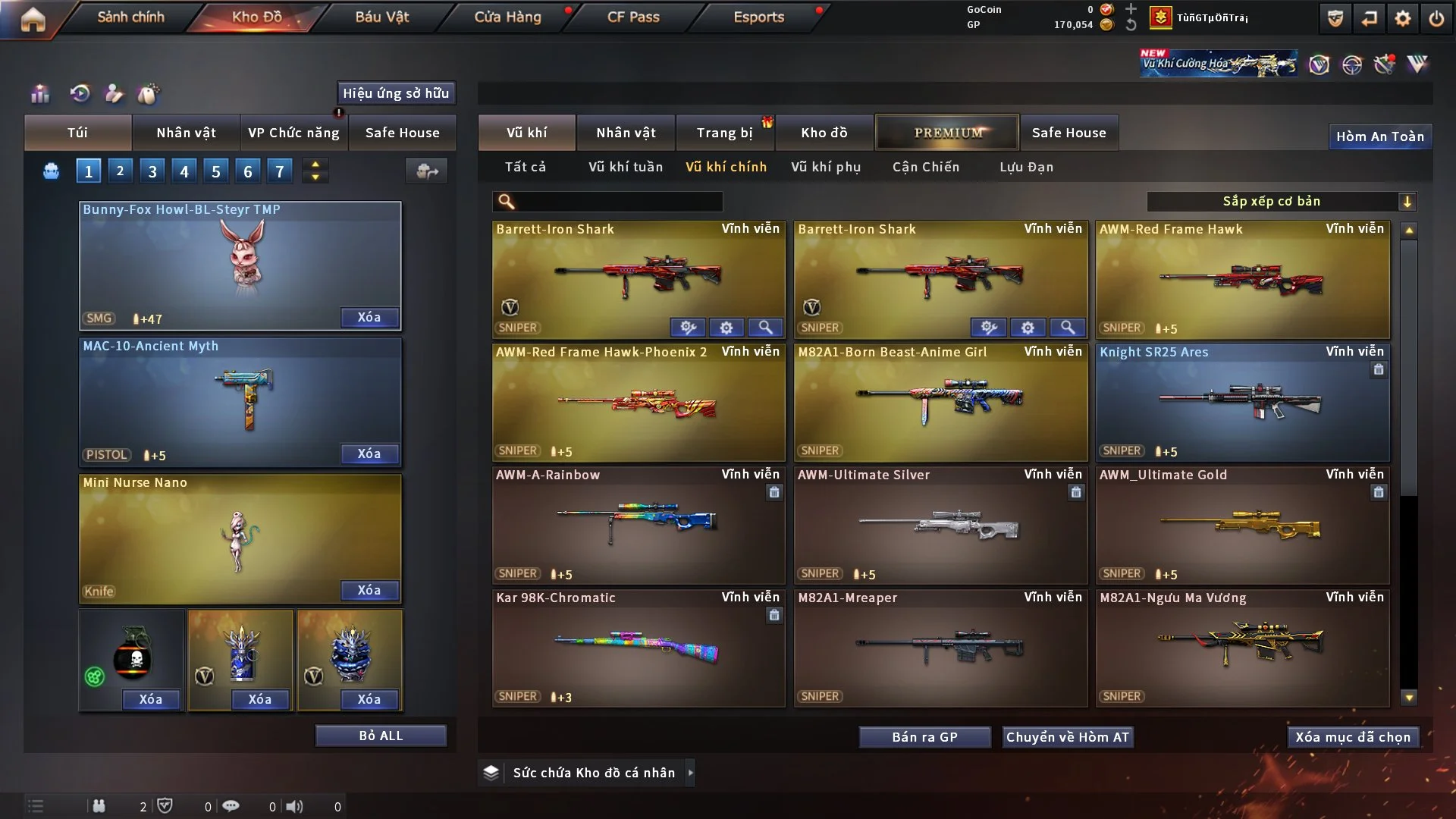
Task: Select the Kar 98K-Chromatic weapon
Action: (638, 648)
